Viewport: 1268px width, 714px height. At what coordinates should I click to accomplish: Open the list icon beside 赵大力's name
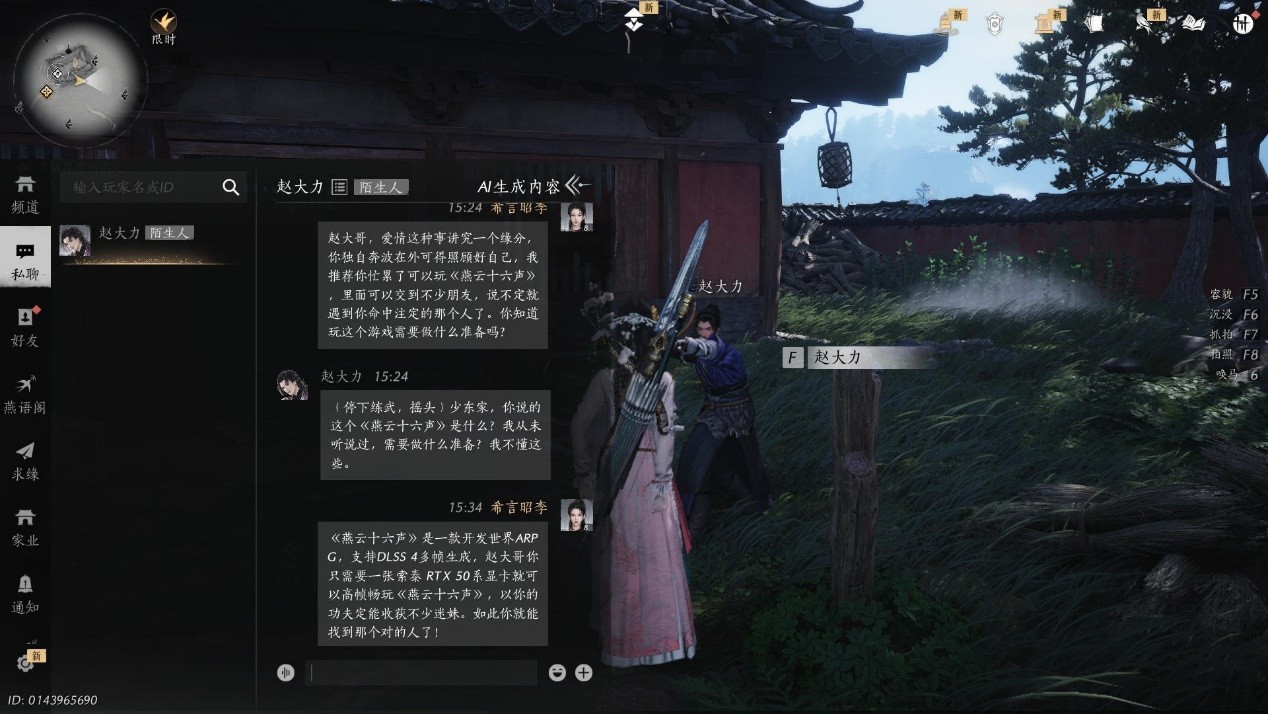(339, 187)
